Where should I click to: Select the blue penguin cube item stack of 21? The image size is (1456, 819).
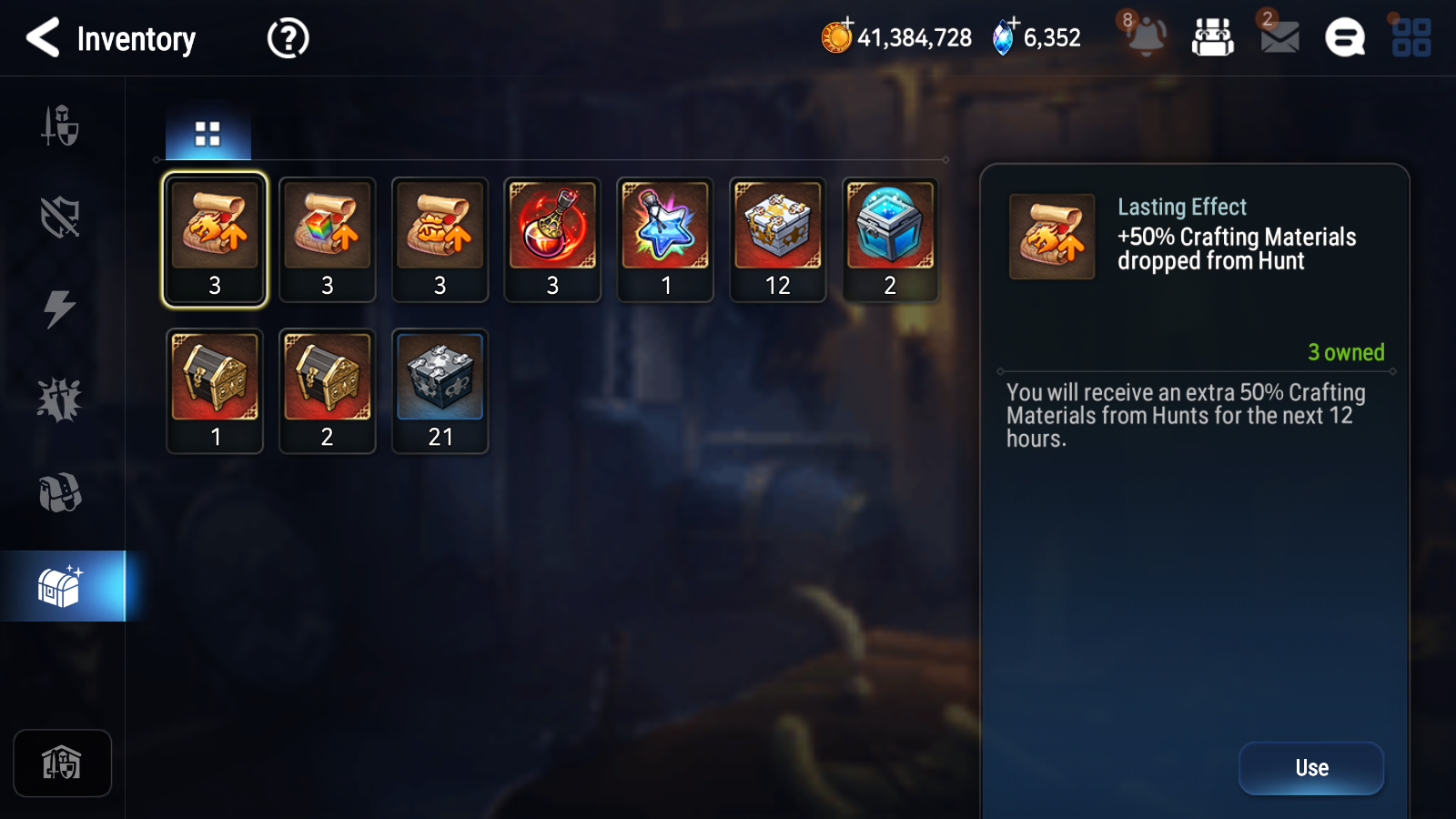(440, 389)
